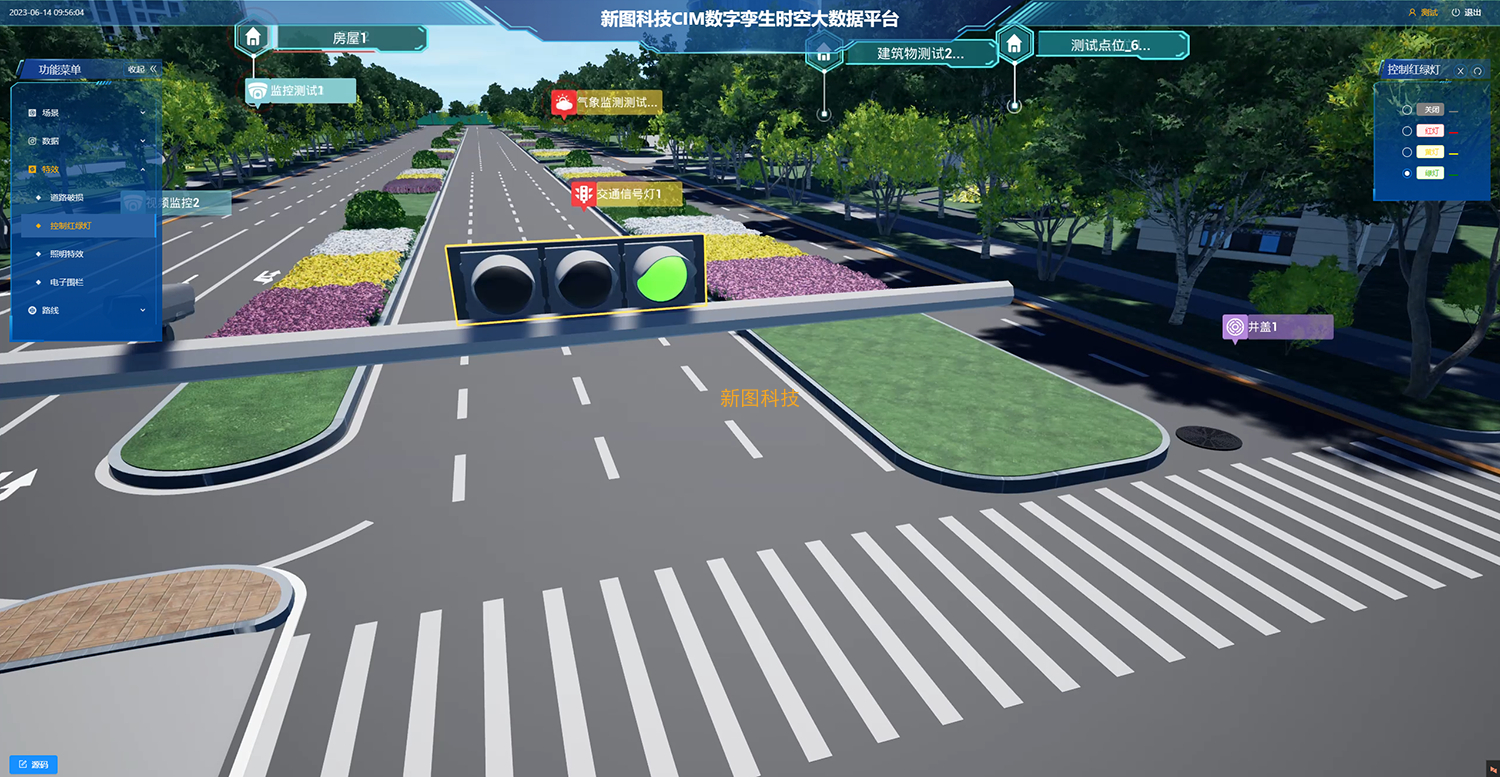1500x777 pixels.
Task: Select the 绿灯 radio option
Action: pos(1408,173)
